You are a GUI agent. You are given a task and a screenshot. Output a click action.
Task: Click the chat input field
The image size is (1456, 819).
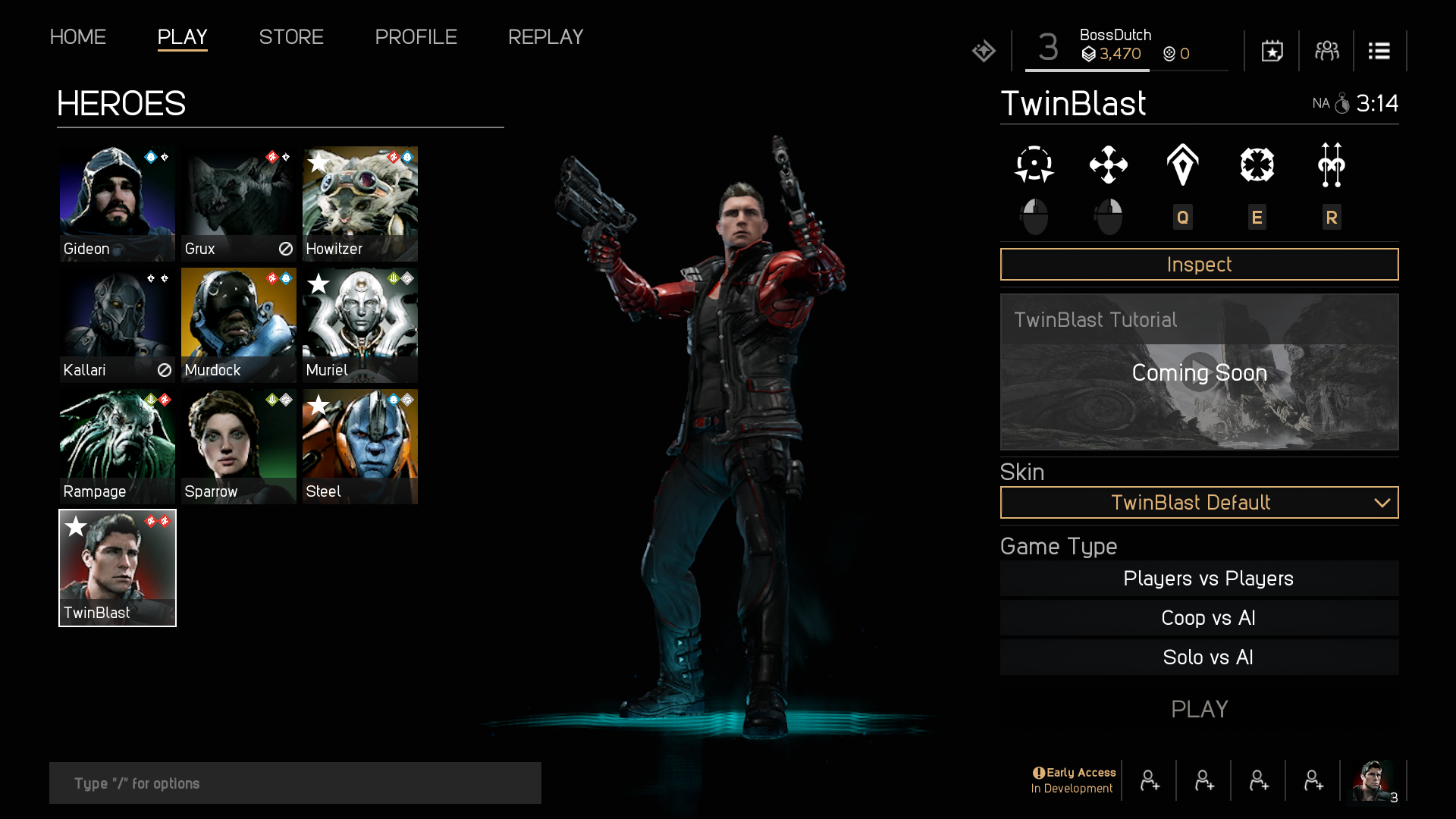(295, 783)
